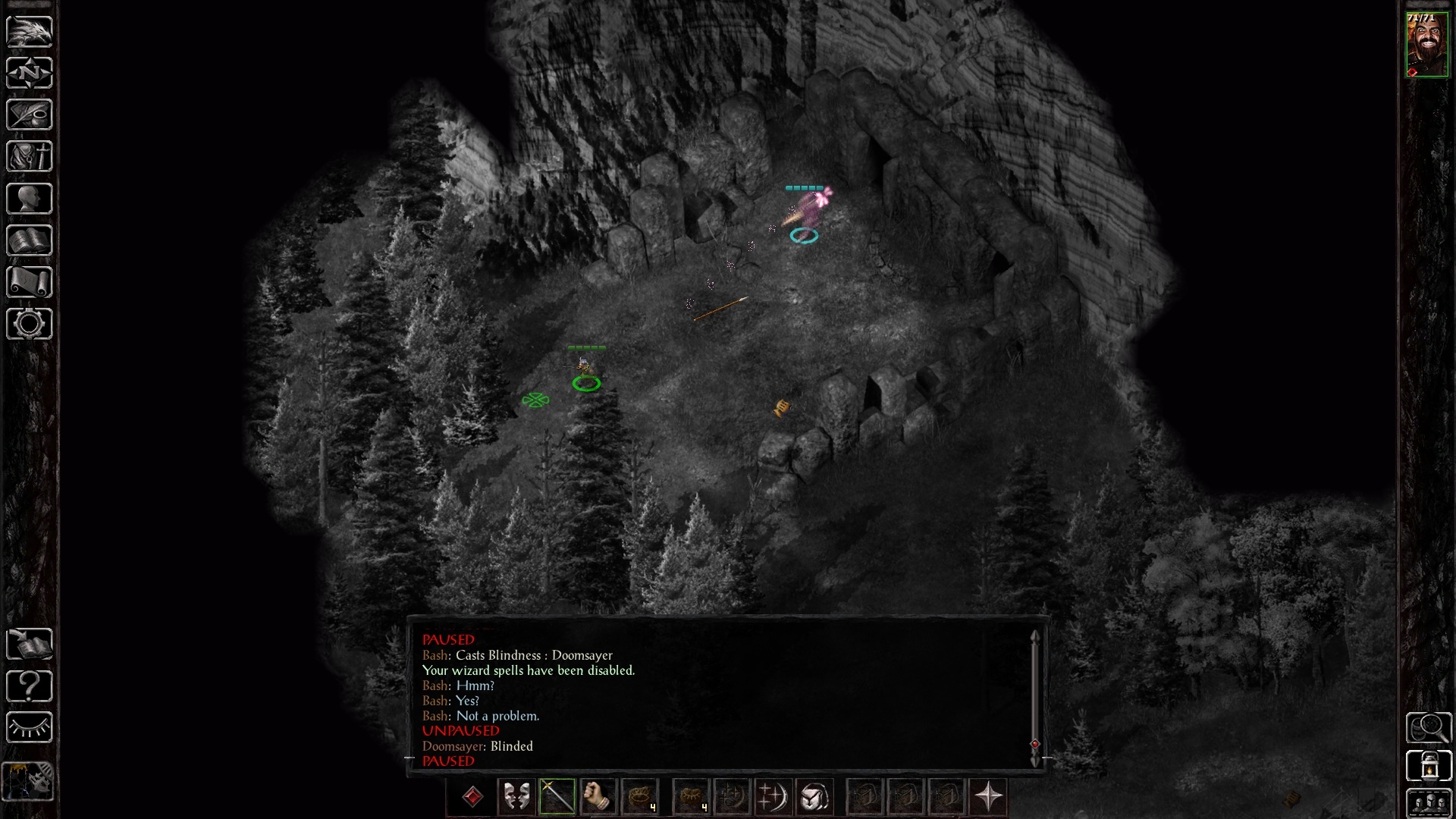Equip the sword quick weapon slot
The width and height of the screenshot is (1456, 819).
click(x=557, y=797)
